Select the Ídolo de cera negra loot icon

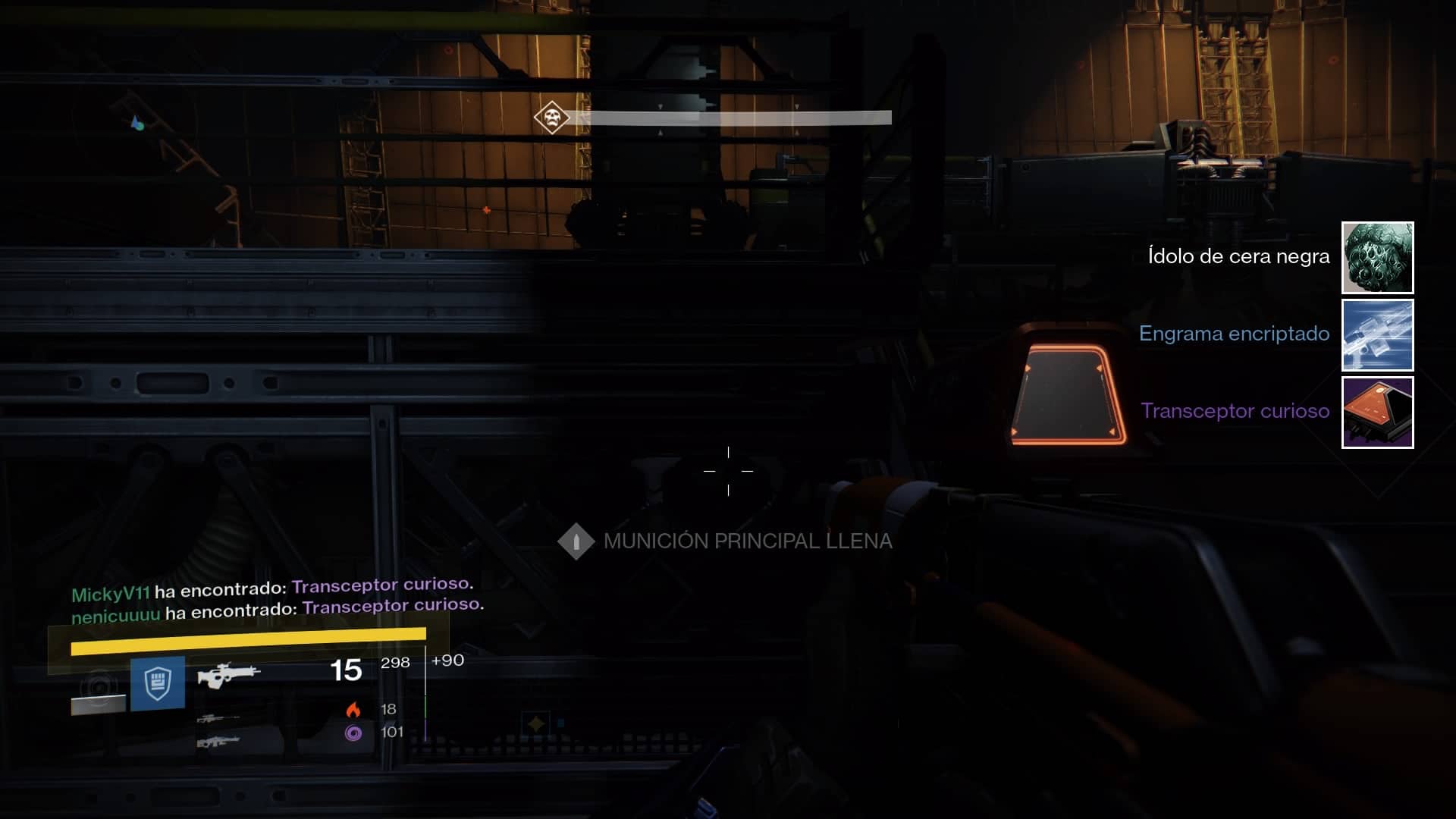click(1377, 258)
